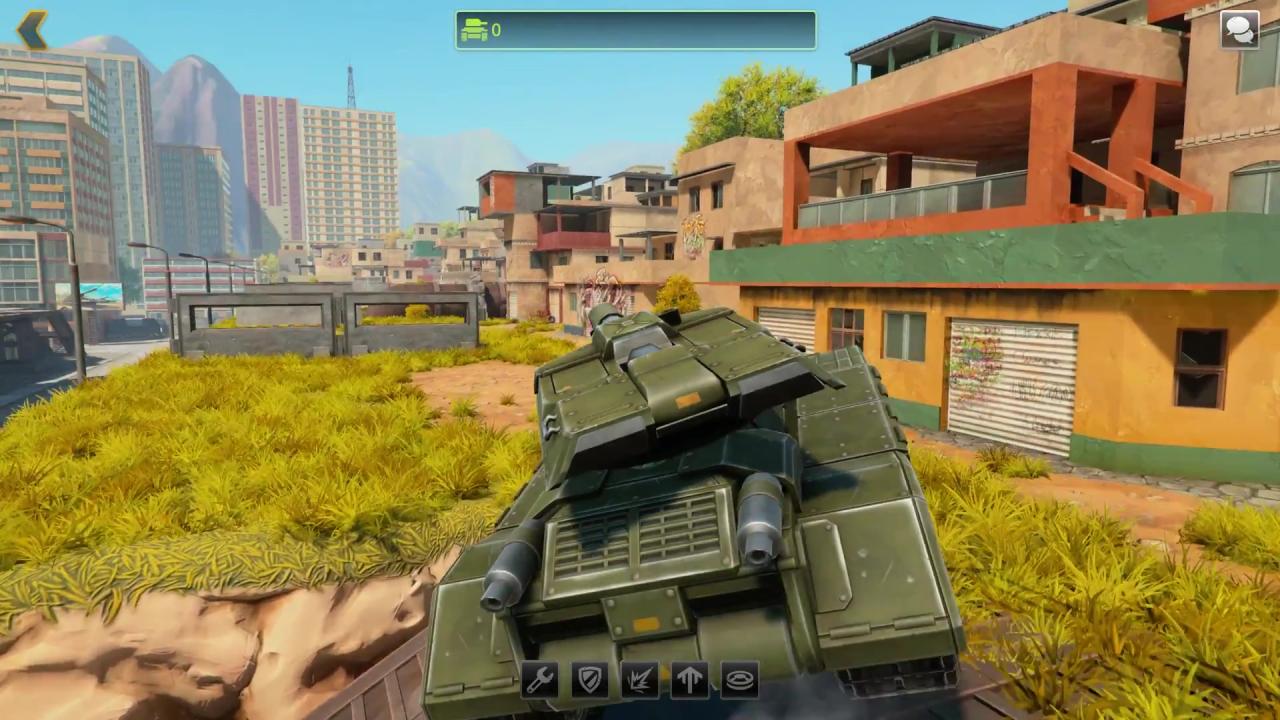Image resolution: width=1280 pixels, height=720 pixels.
Task: Enable the armor shield supply
Action: pos(589,681)
